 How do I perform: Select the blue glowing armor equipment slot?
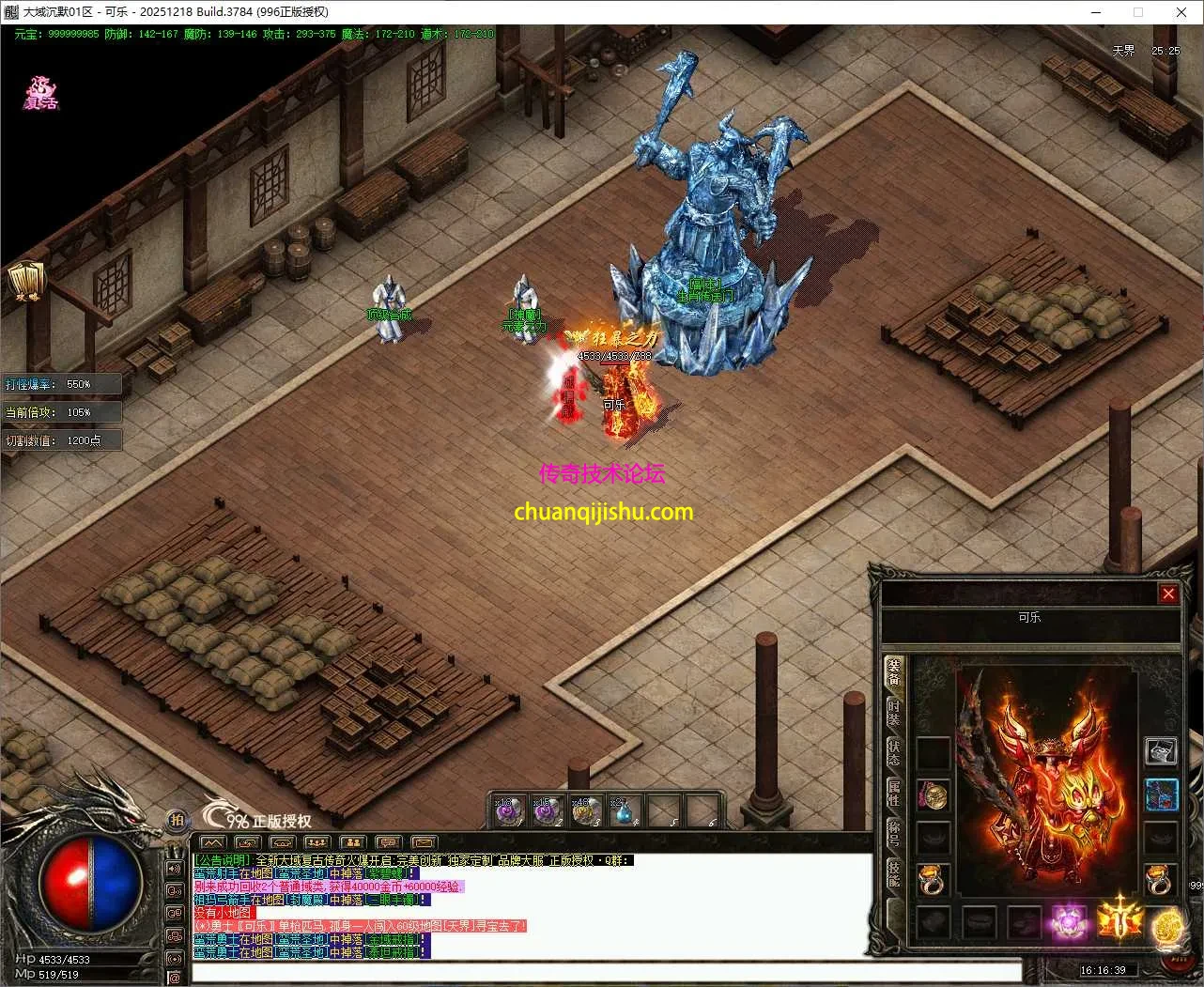[x=1162, y=794]
